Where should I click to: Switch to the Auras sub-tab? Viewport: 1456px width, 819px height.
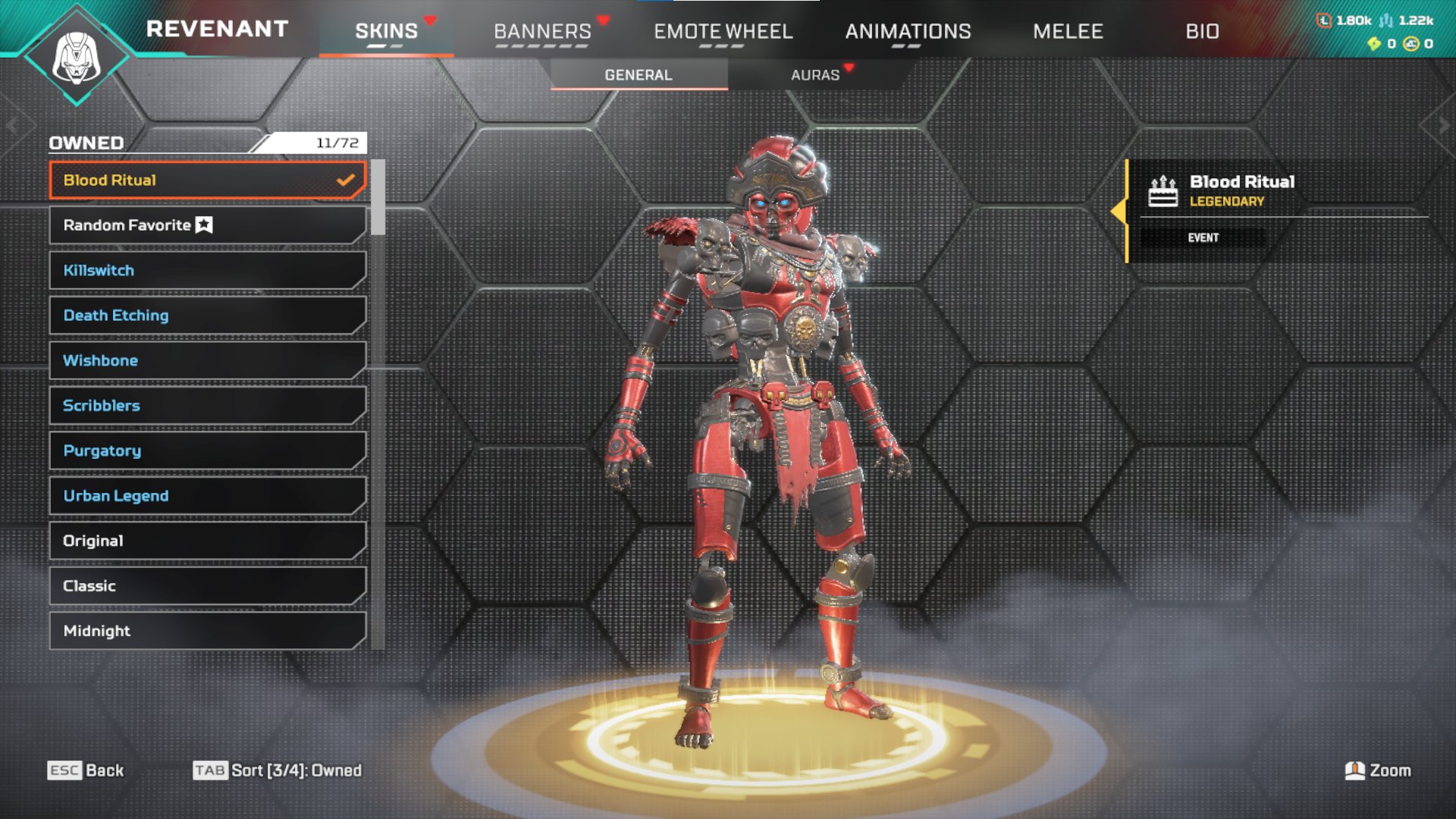coord(815,75)
